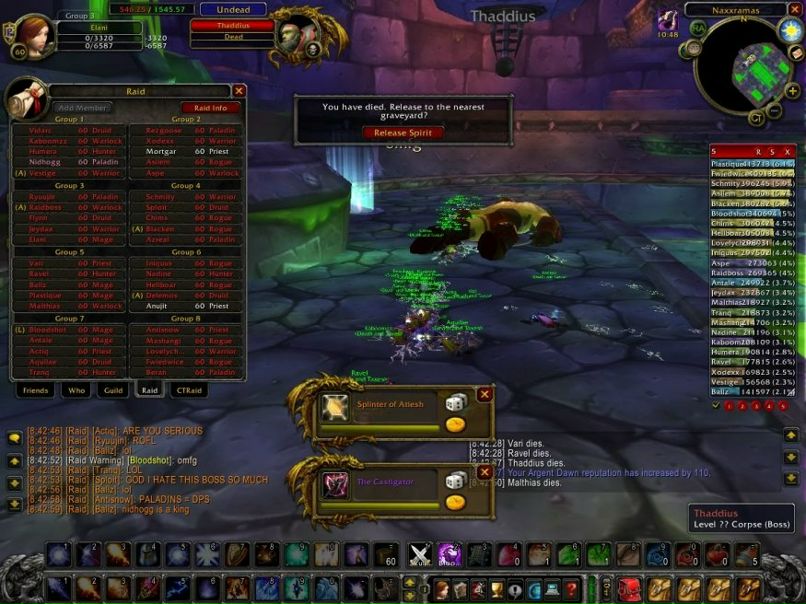
Task: Click the buff icon showing 10:48
Action: (667, 19)
